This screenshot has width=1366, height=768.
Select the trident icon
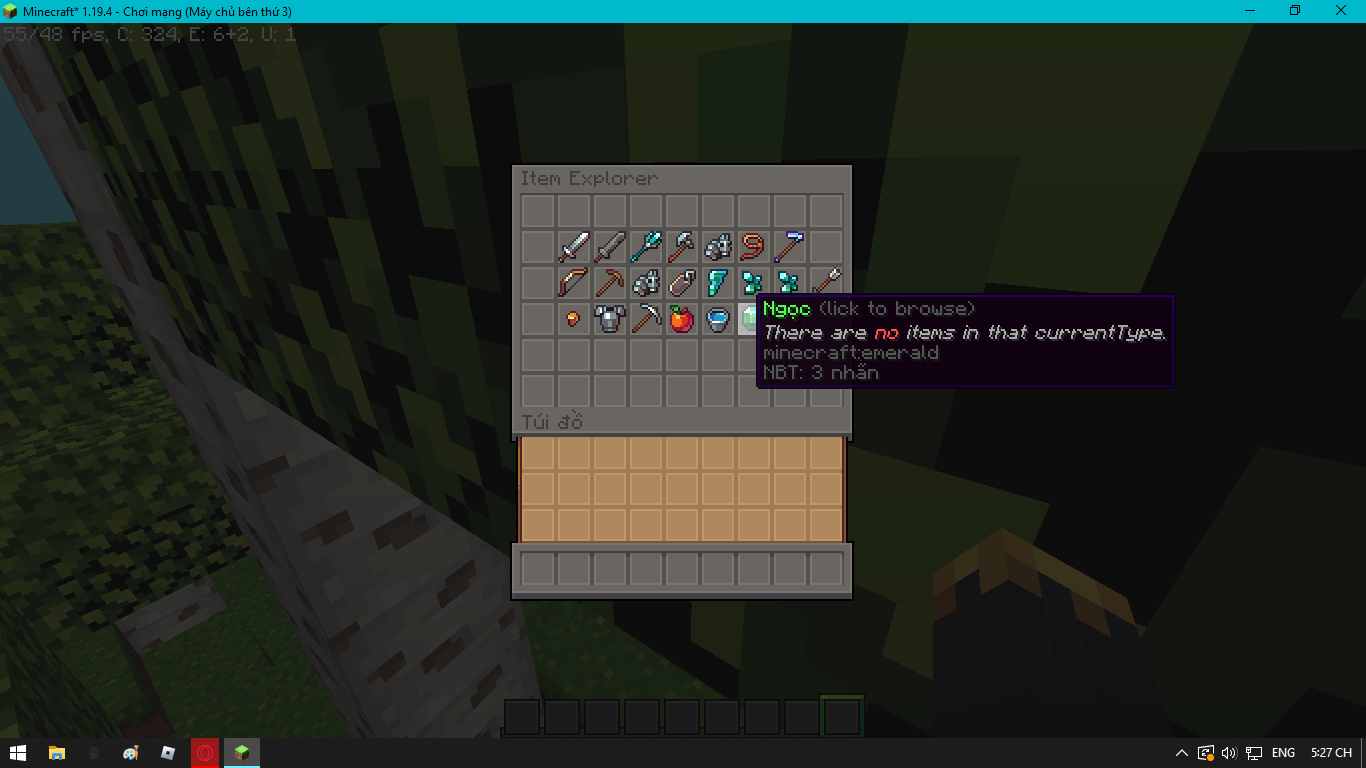tap(646, 246)
